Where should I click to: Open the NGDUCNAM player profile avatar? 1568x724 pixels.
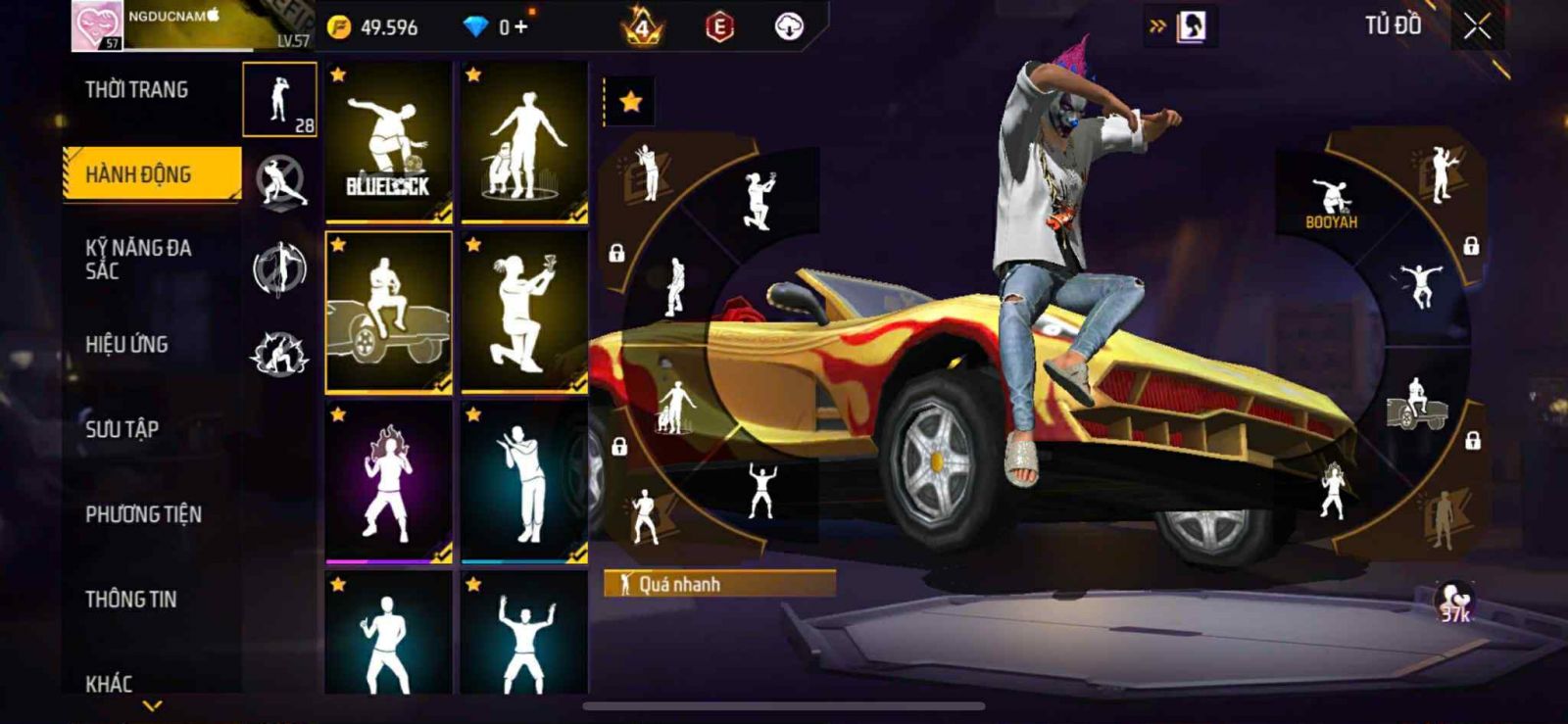point(97,25)
